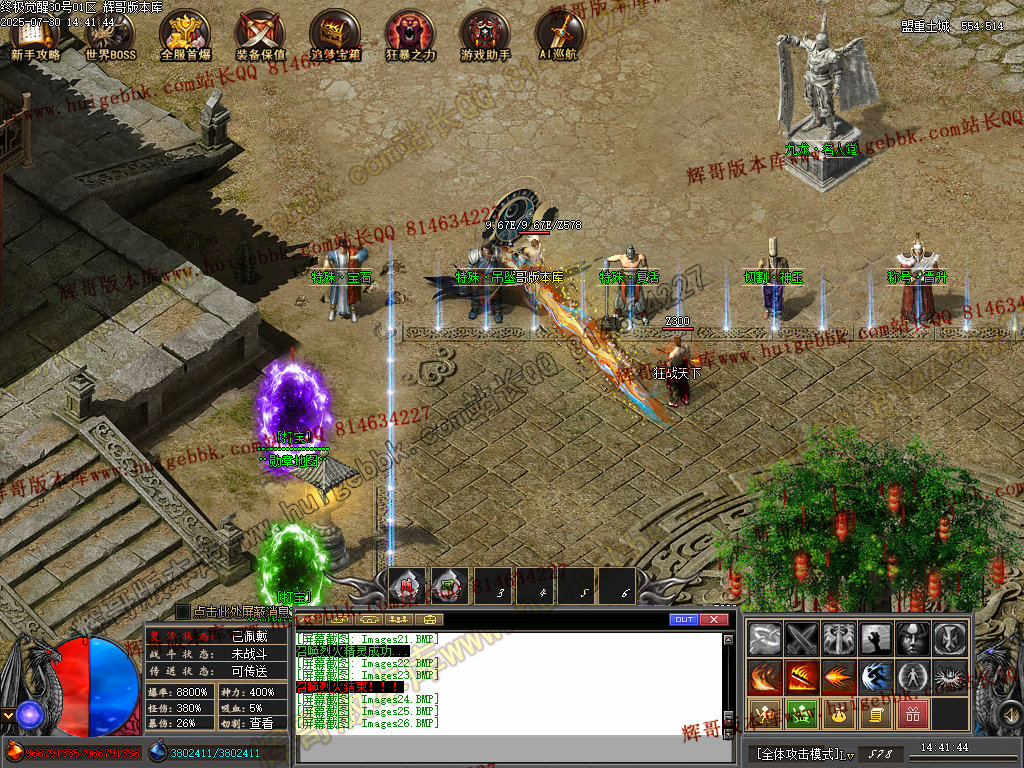Click the blue OUT button on chat window
The height and width of the screenshot is (768, 1024).
(684, 620)
